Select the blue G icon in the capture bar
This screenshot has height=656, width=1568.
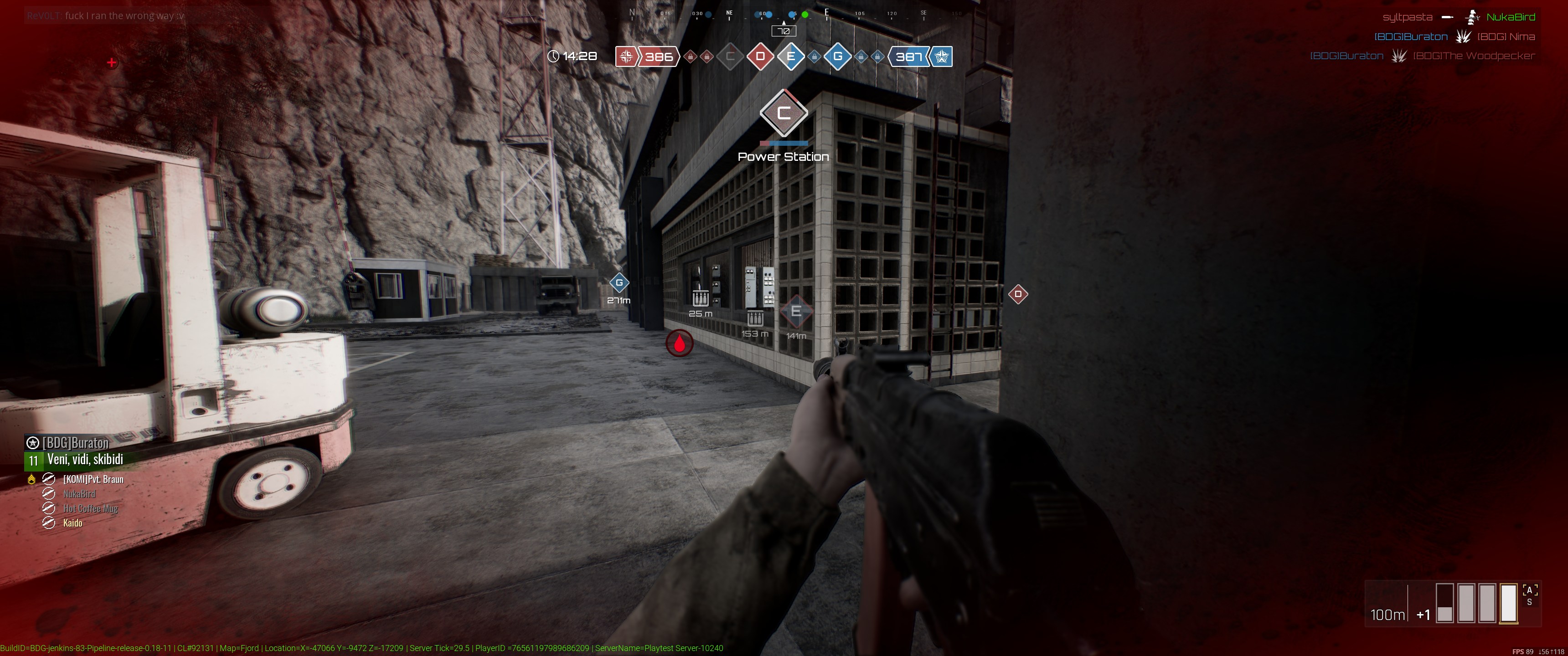coord(838,56)
